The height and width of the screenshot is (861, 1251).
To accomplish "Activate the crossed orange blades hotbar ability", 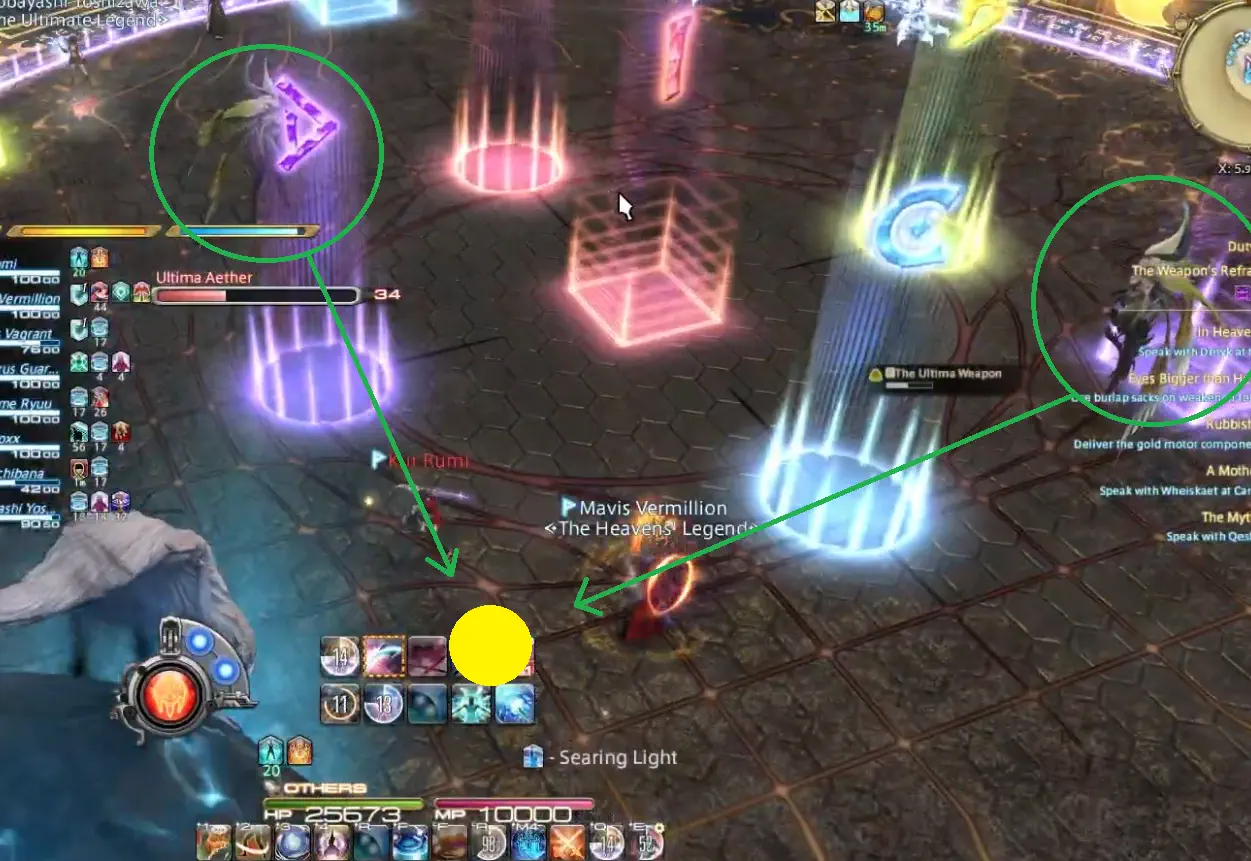I will pos(567,844).
